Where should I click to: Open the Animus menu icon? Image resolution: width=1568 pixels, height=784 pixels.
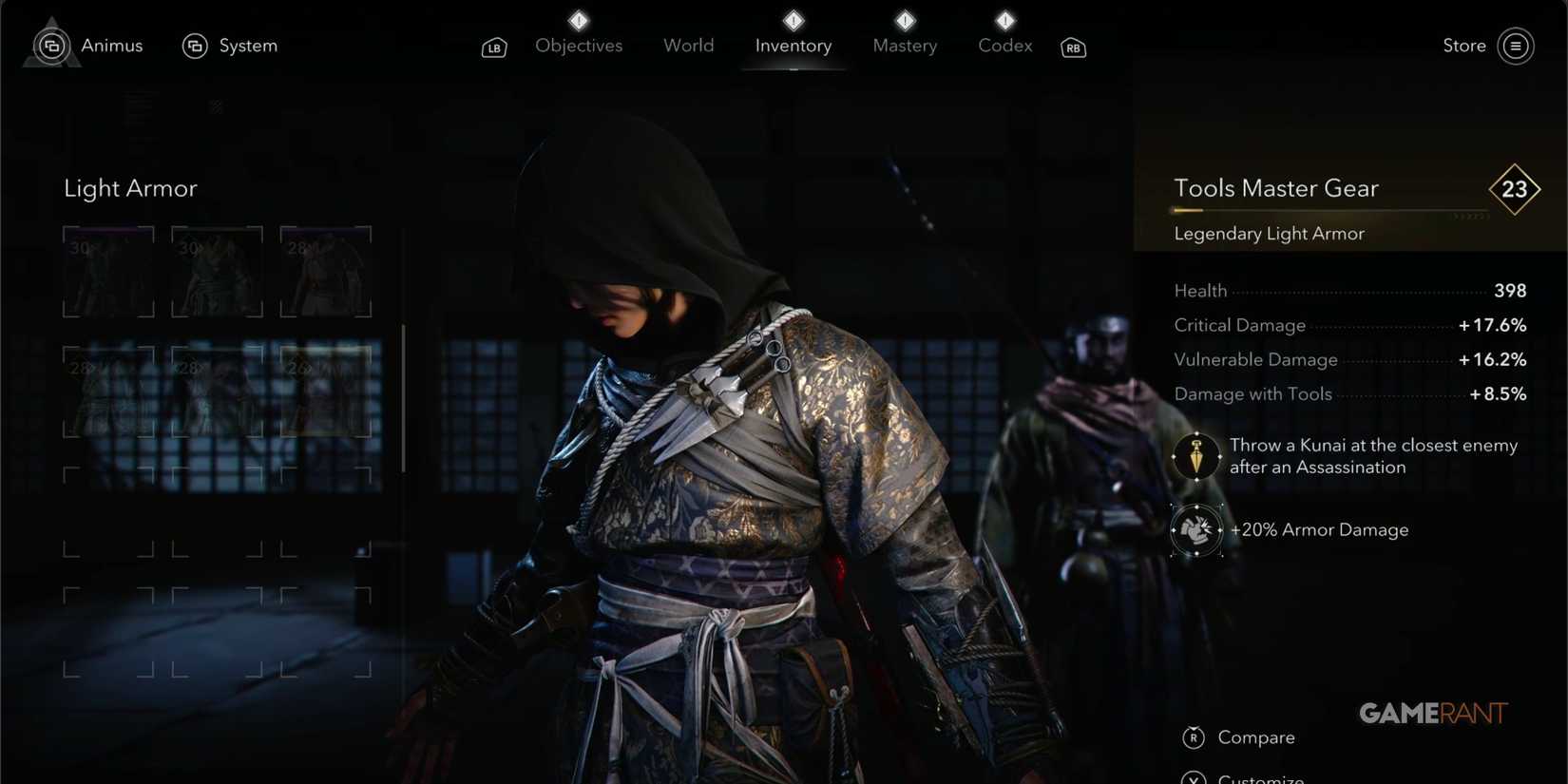(x=51, y=45)
